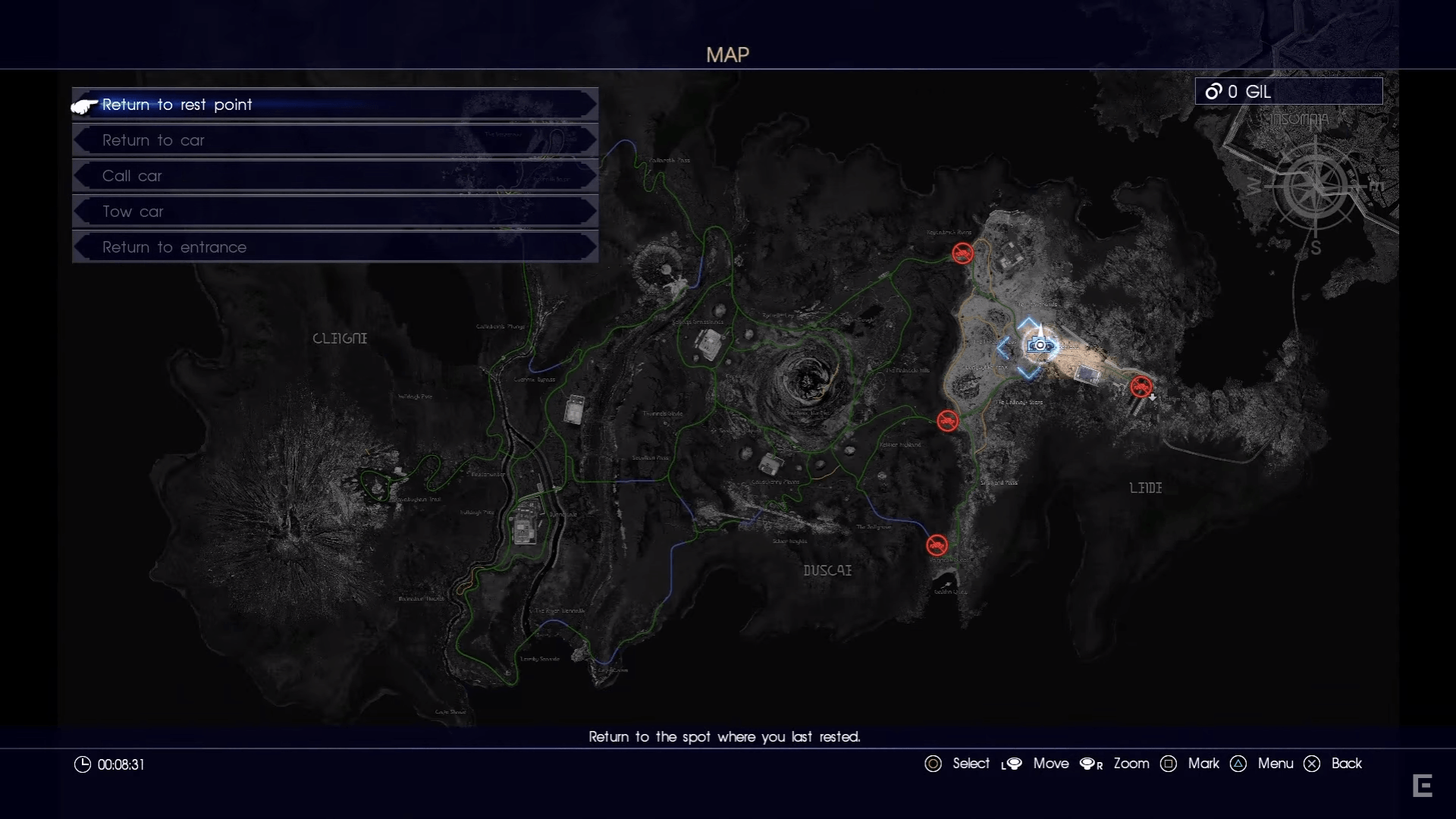Select the Tow car option

334,212
